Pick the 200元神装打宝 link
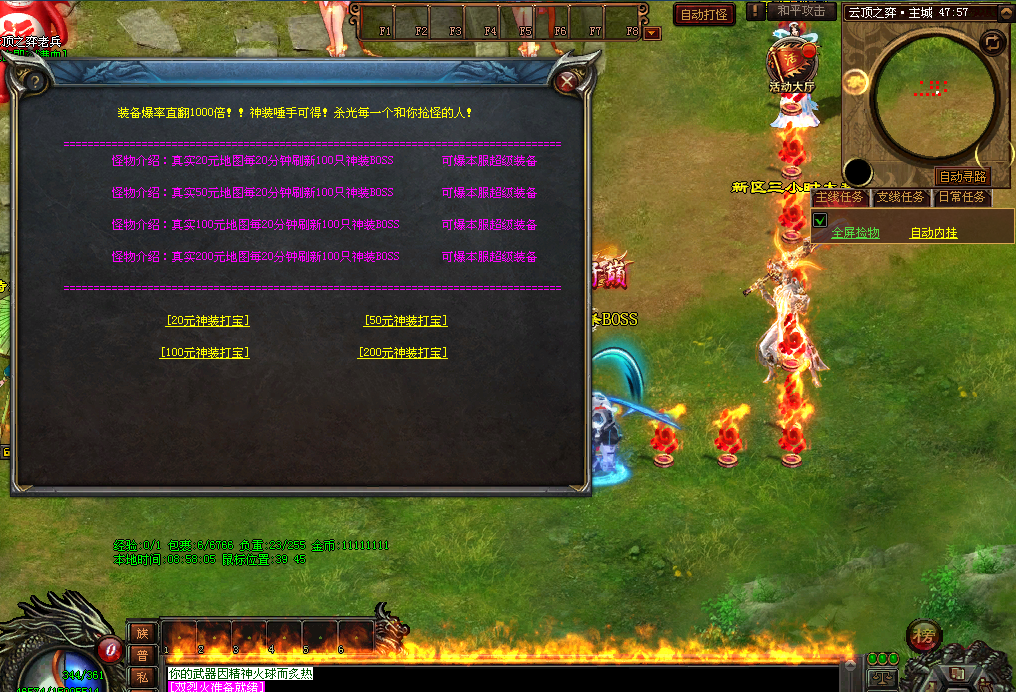The image size is (1016, 692). (403, 353)
